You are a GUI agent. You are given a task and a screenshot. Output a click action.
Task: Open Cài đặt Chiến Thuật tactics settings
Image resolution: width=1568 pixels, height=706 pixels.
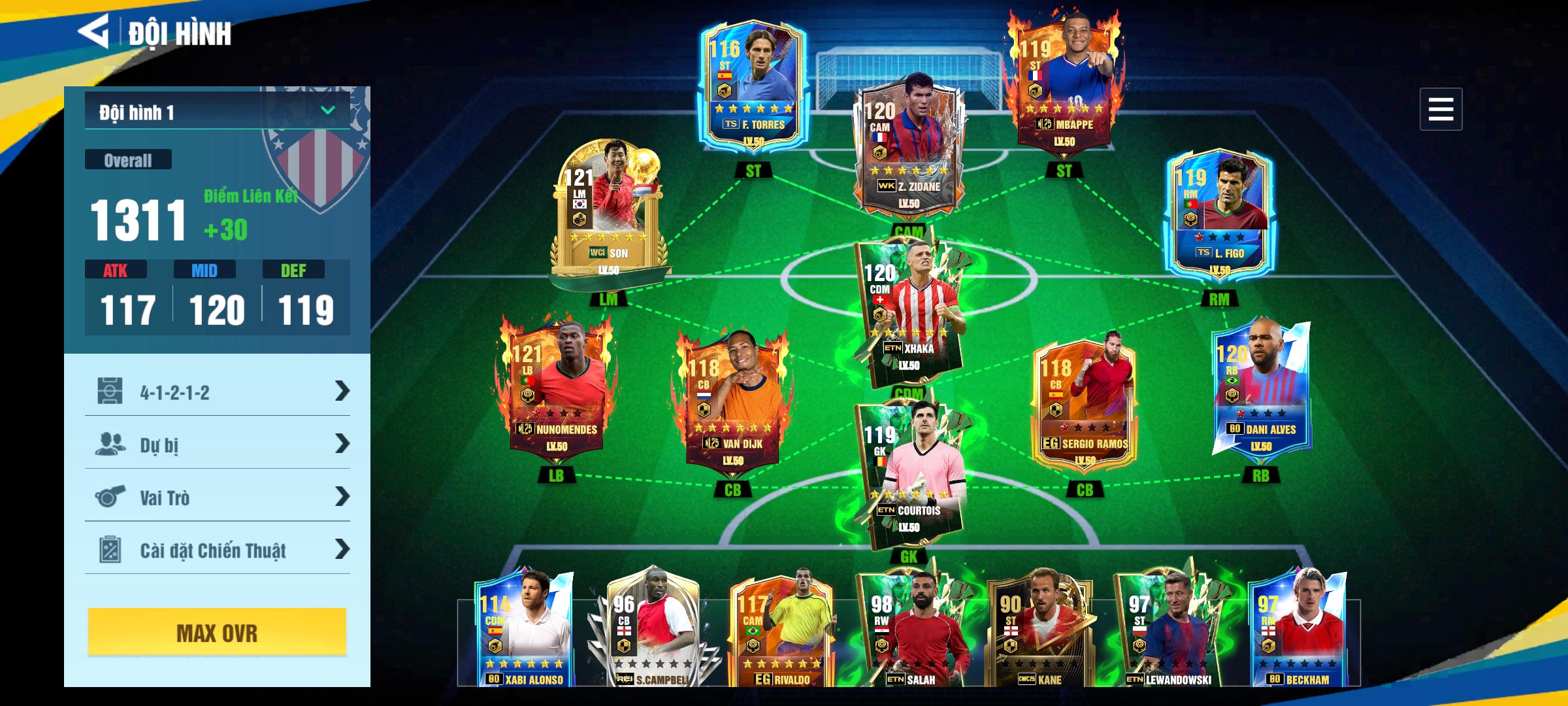pyautogui.click(x=217, y=550)
